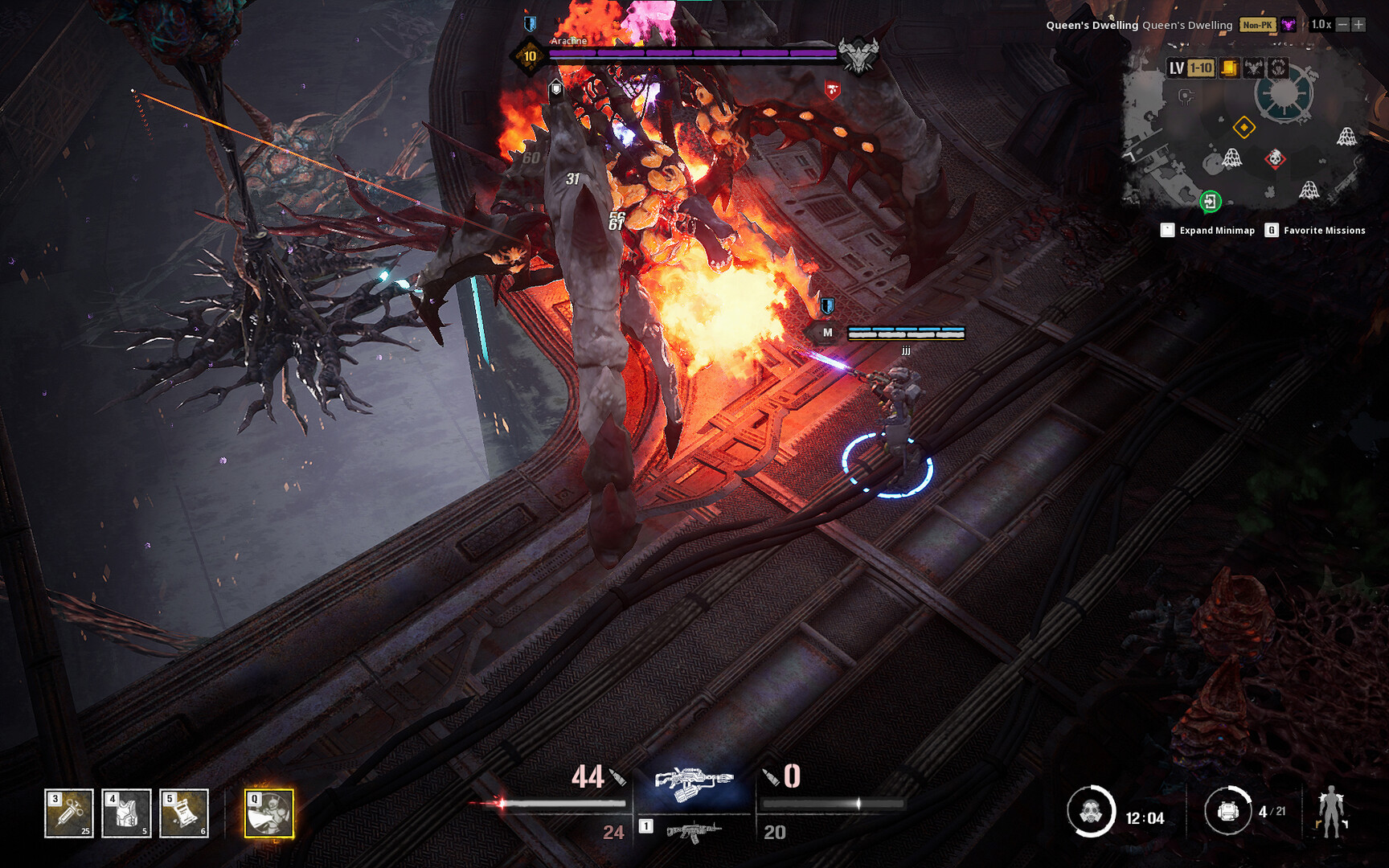Click the LV 1-10 level range badge
The height and width of the screenshot is (868, 1389).
1191,68
